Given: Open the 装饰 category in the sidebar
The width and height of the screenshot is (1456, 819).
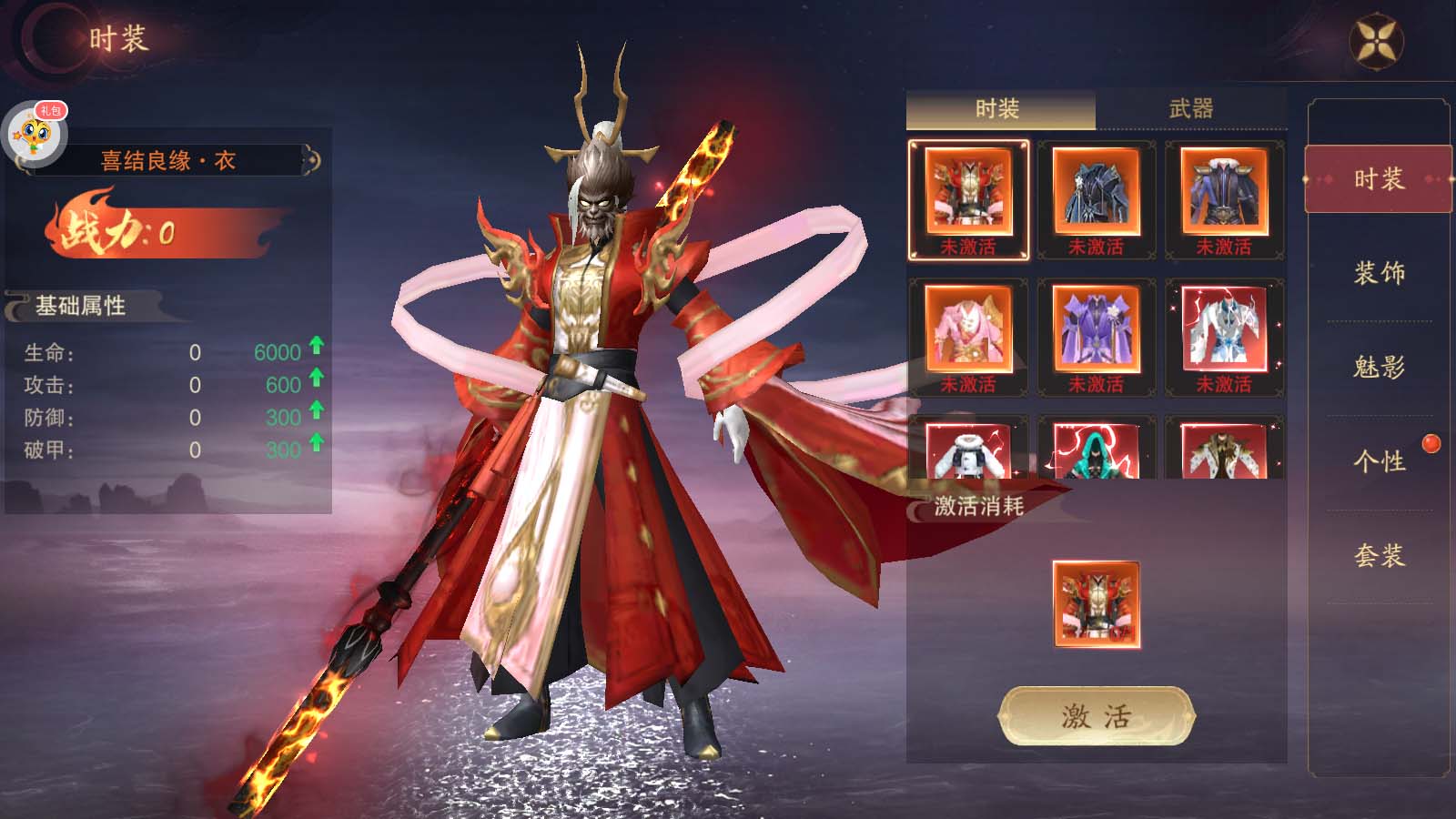Looking at the screenshot, I should click(1379, 273).
